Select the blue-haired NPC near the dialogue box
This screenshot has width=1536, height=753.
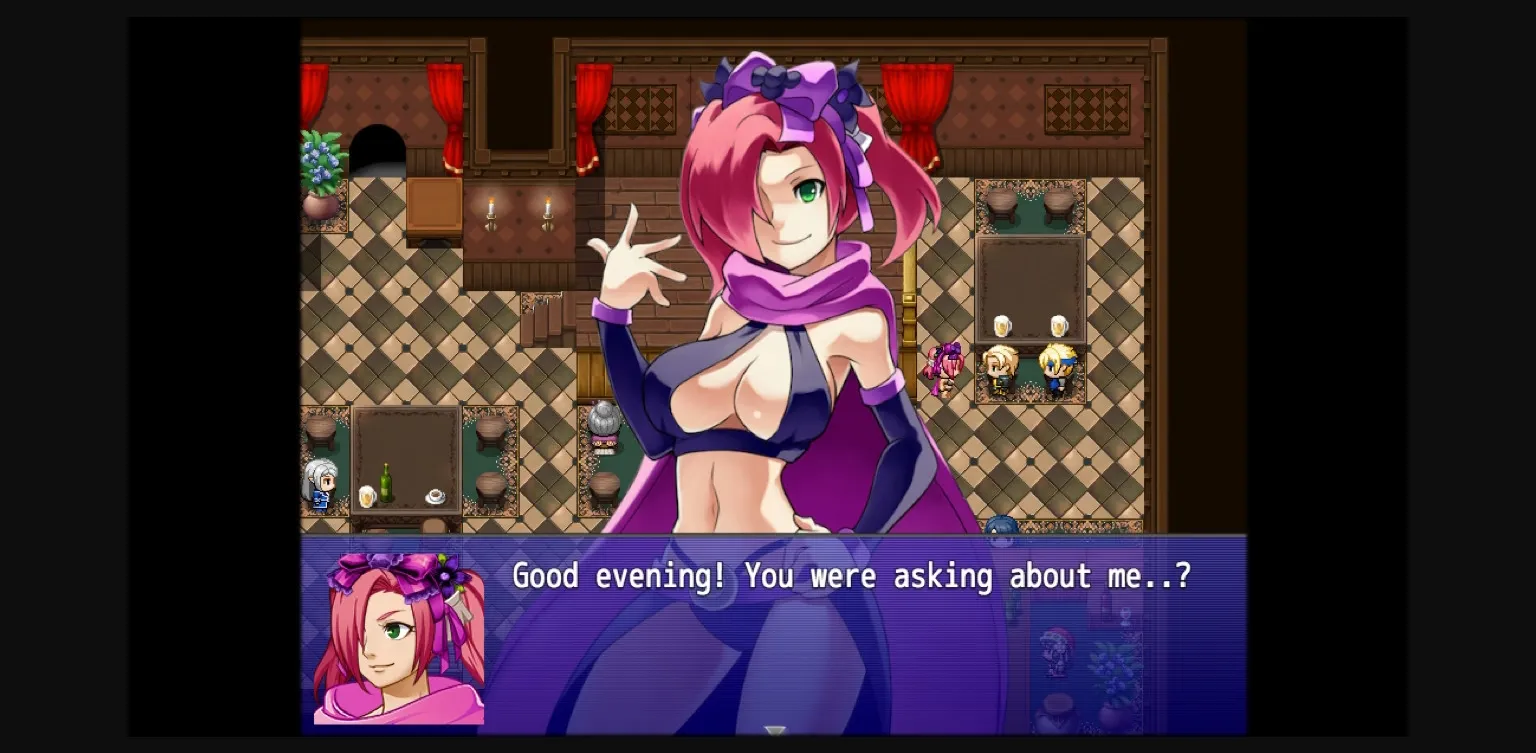pos(1000,527)
